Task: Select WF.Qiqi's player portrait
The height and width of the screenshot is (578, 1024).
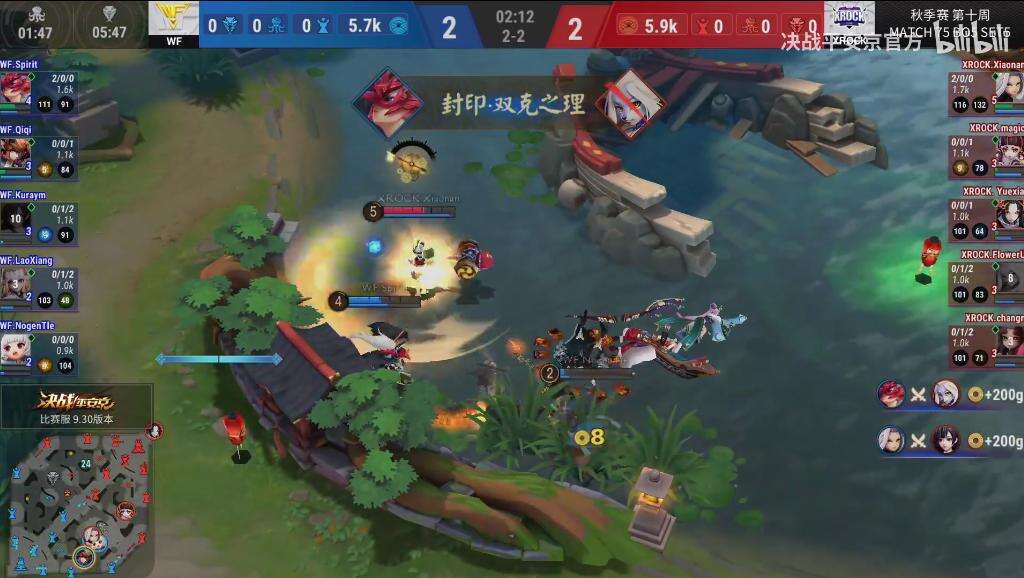Action: [15, 152]
